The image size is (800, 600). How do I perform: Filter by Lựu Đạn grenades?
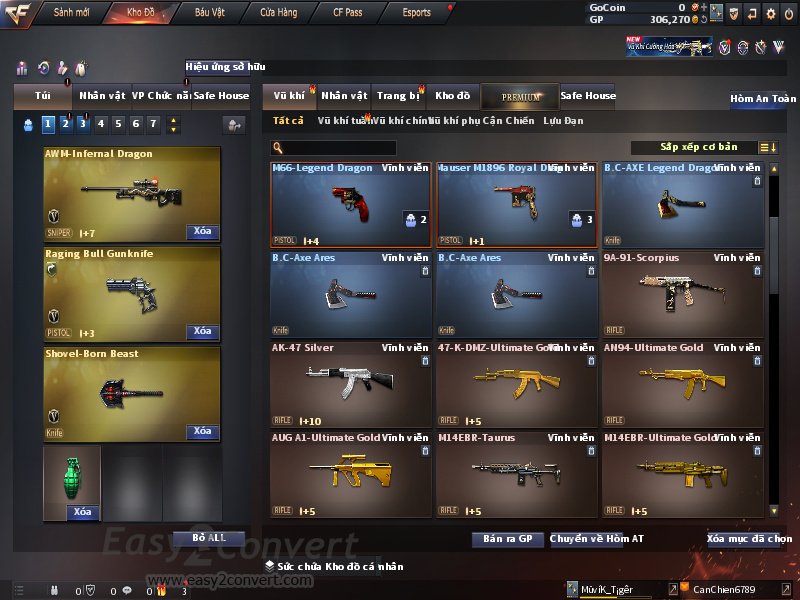tap(563, 121)
